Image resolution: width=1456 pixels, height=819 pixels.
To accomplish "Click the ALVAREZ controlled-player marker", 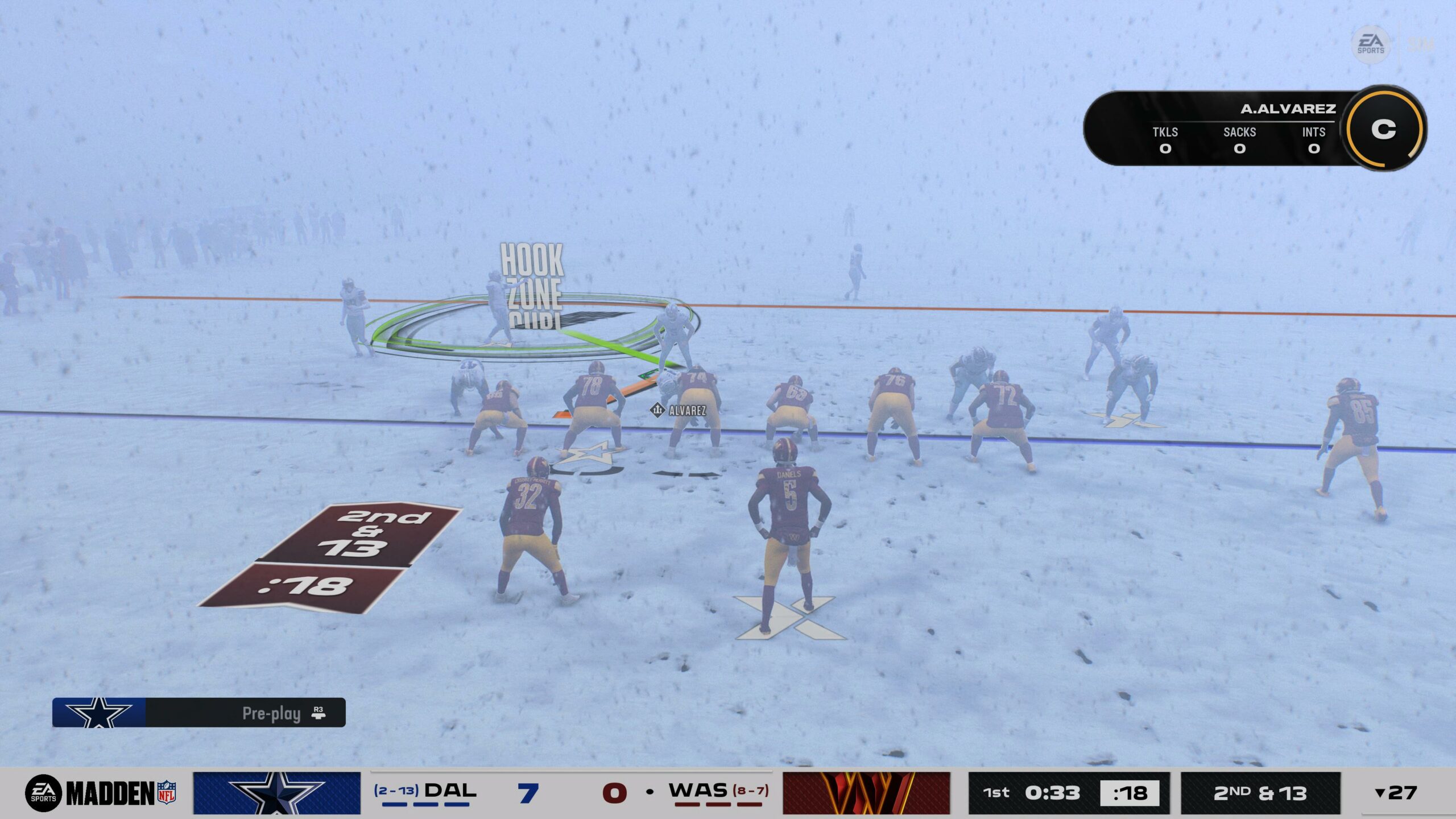I will coord(679,410).
